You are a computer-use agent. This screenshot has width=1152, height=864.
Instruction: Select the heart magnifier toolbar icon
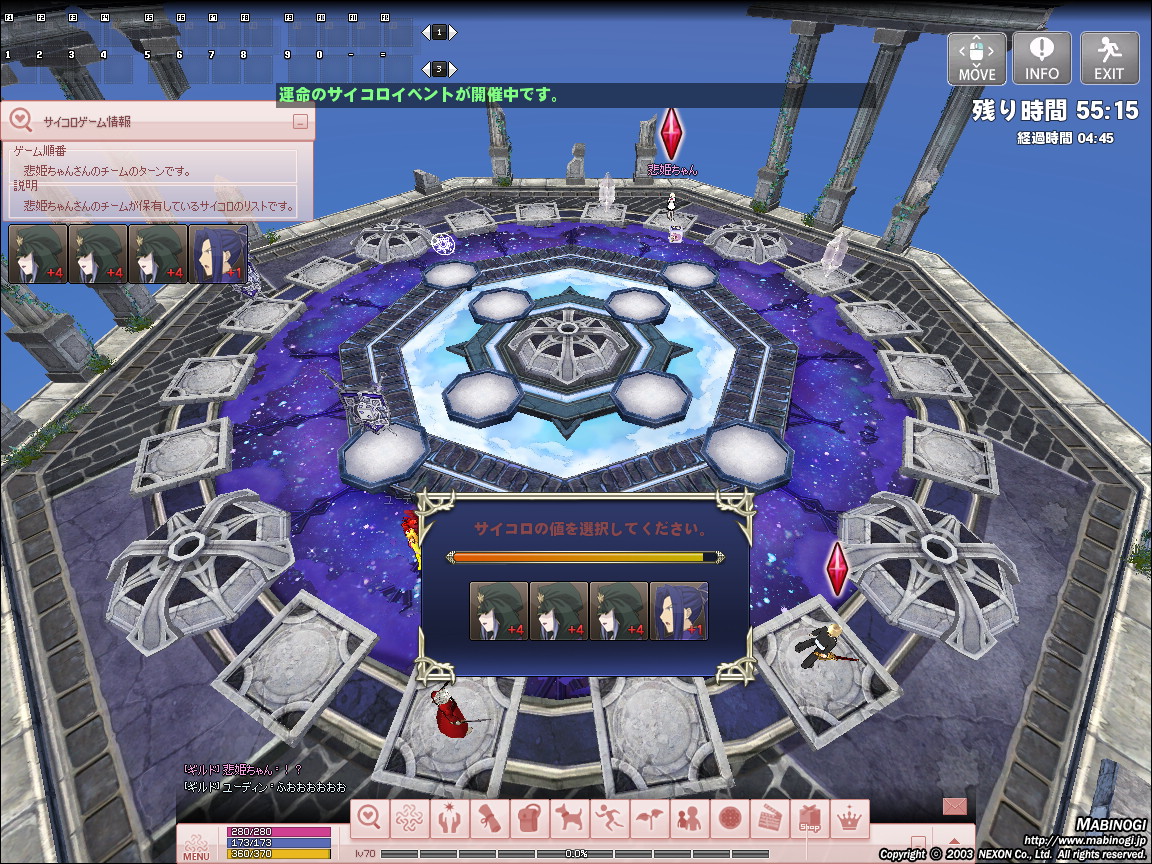(370, 819)
